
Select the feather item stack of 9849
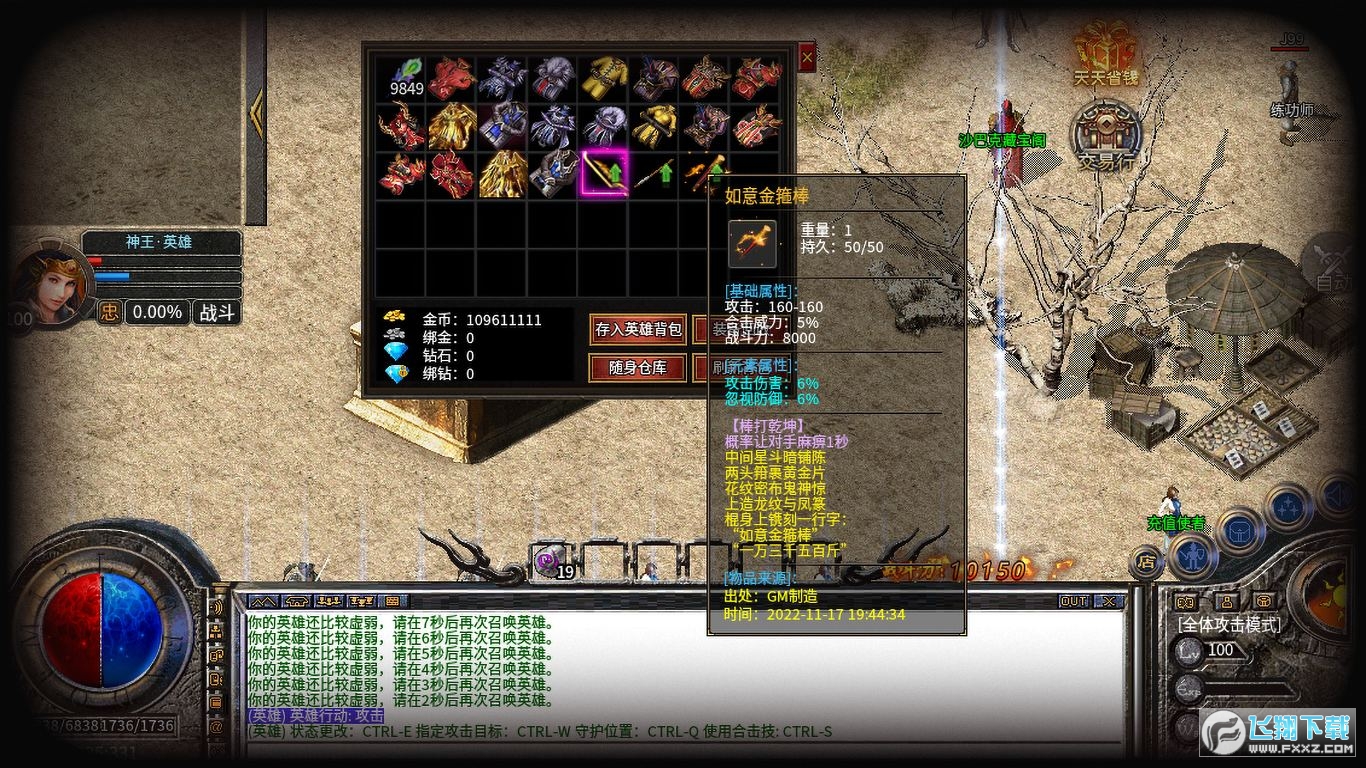(x=403, y=77)
